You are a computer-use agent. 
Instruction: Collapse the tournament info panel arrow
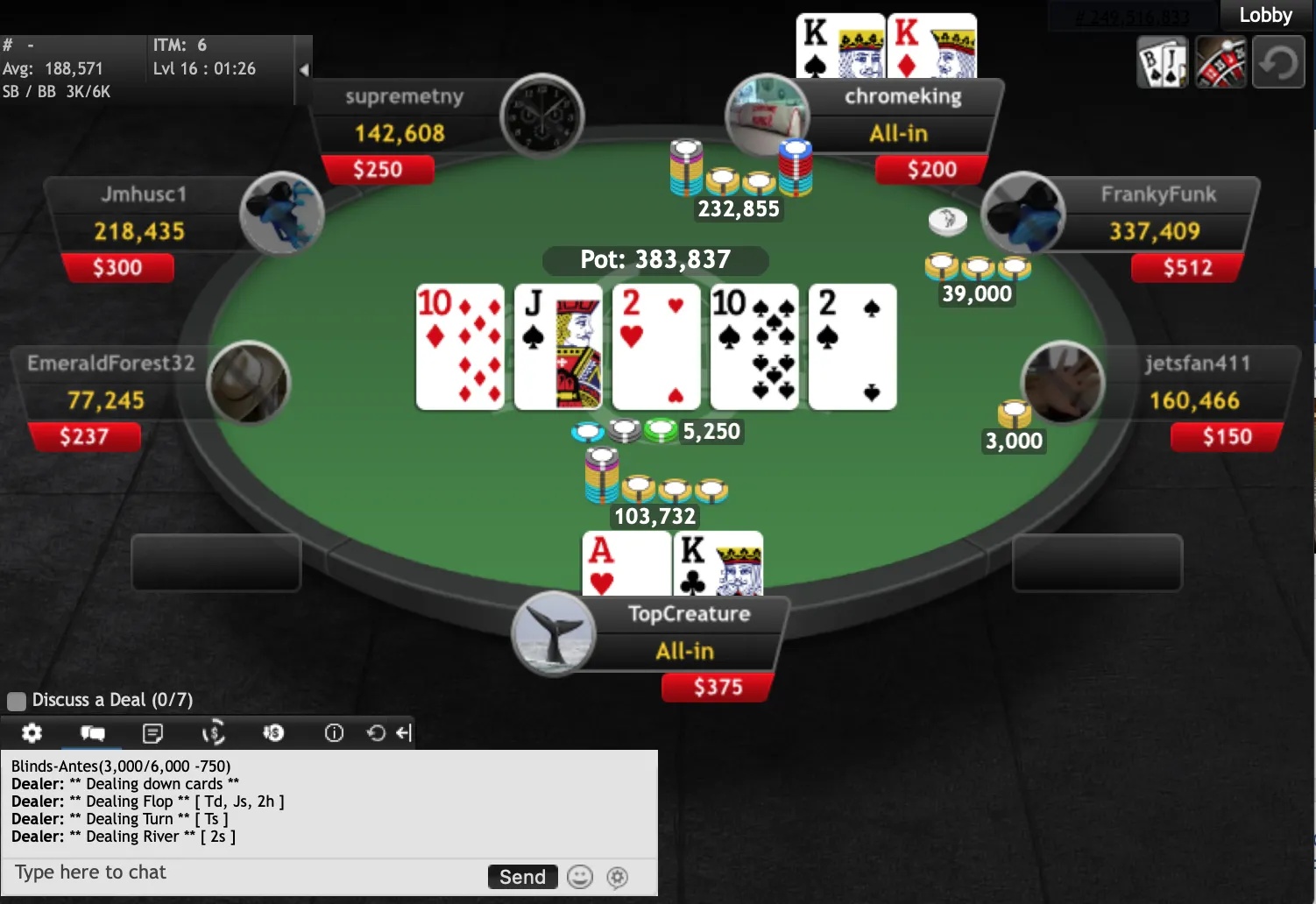(x=303, y=69)
